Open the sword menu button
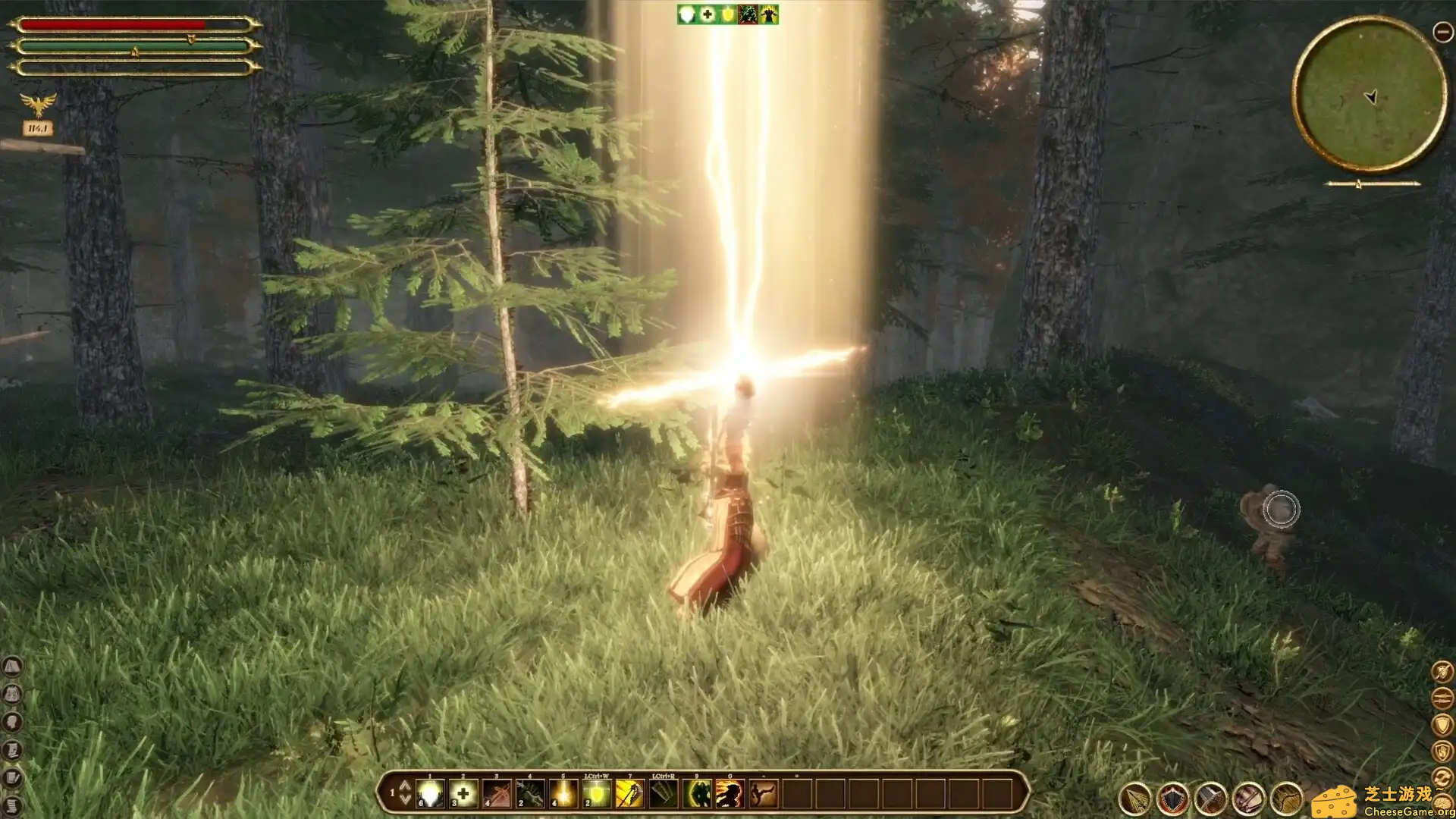Image resolution: width=1456 pixels, height=819 pixels. (x=1210, y=799)
